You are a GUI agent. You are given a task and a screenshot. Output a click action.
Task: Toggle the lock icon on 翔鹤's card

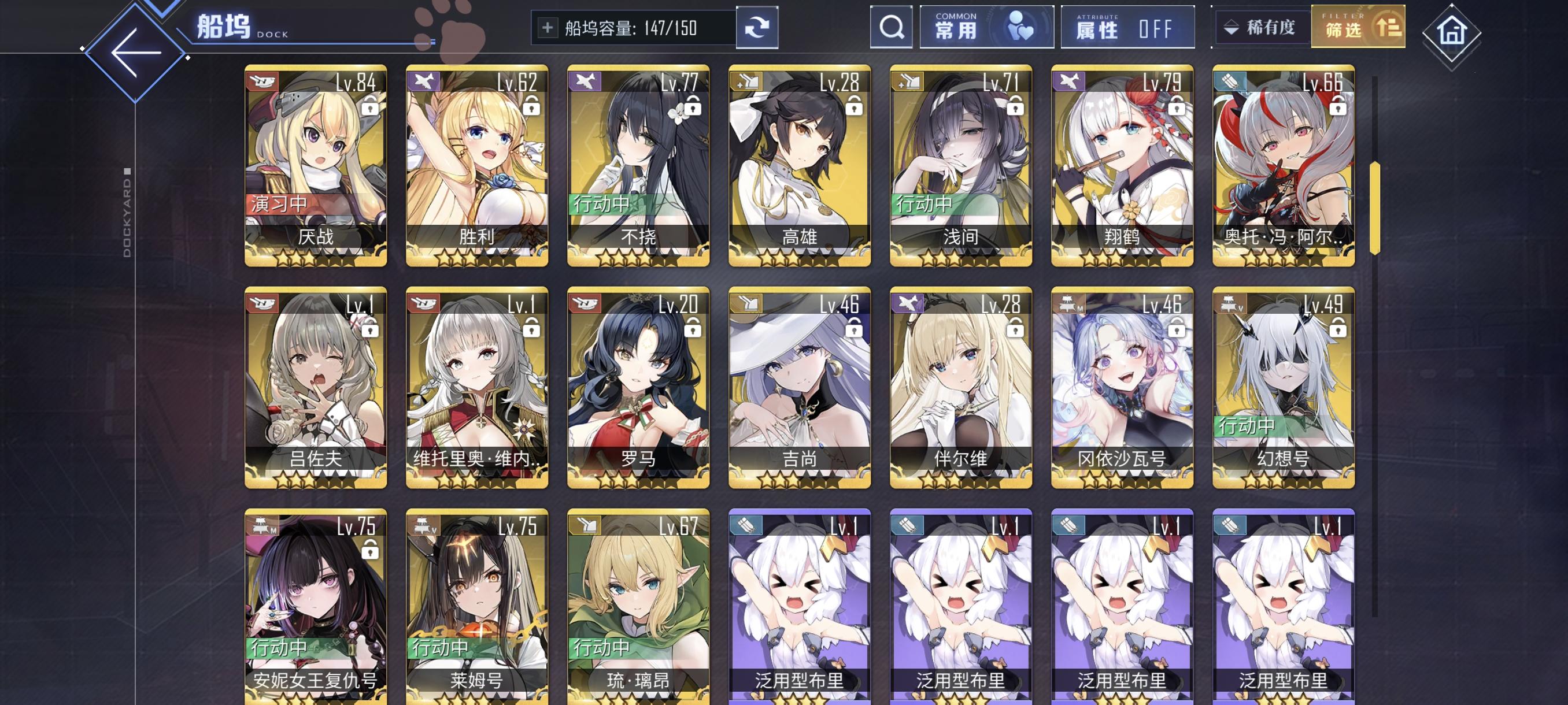[x=1177, y=107]
